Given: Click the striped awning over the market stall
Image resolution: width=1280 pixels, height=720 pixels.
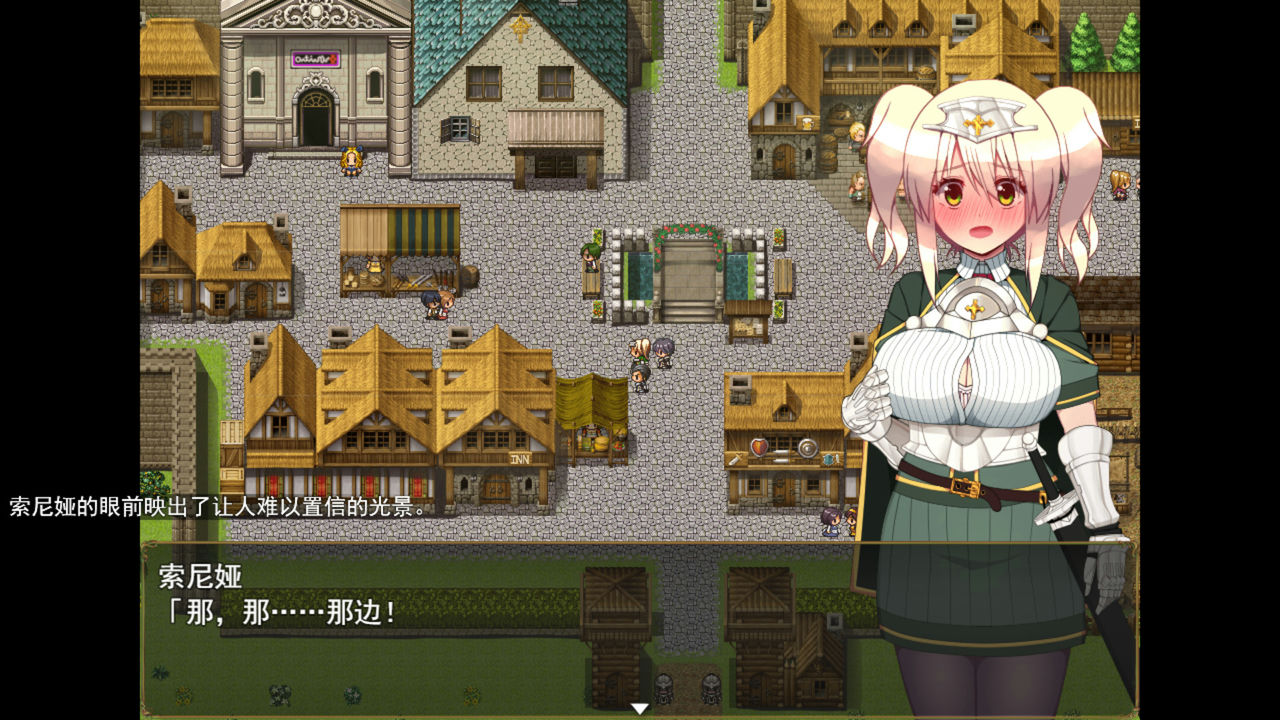Looking at the screenshot, I should coord(425,228).
